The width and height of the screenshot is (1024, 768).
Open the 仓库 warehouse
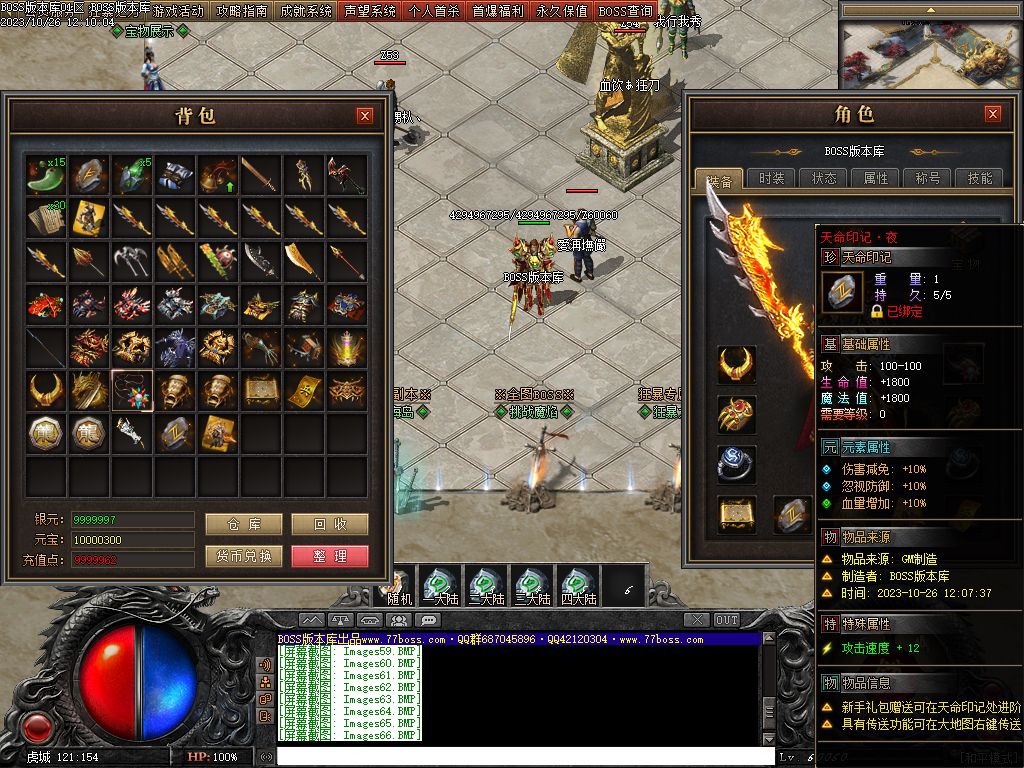click(244, 524)
